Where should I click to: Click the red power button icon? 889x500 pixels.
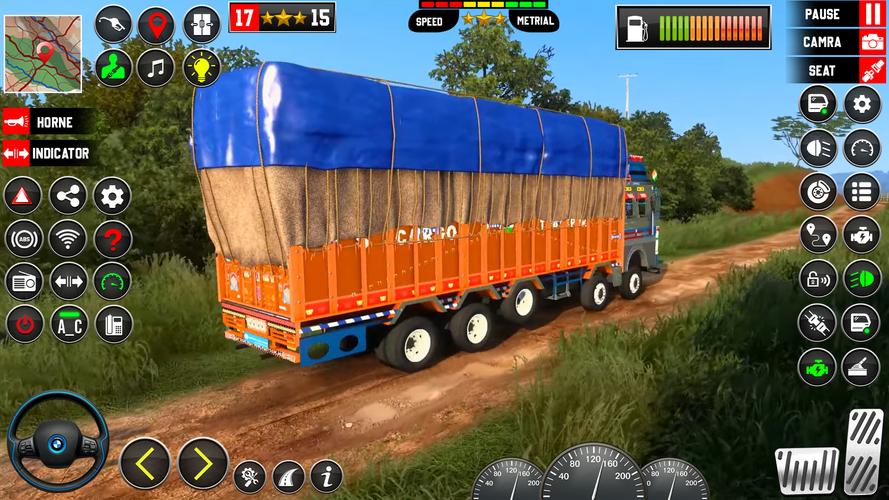(22, 323)
